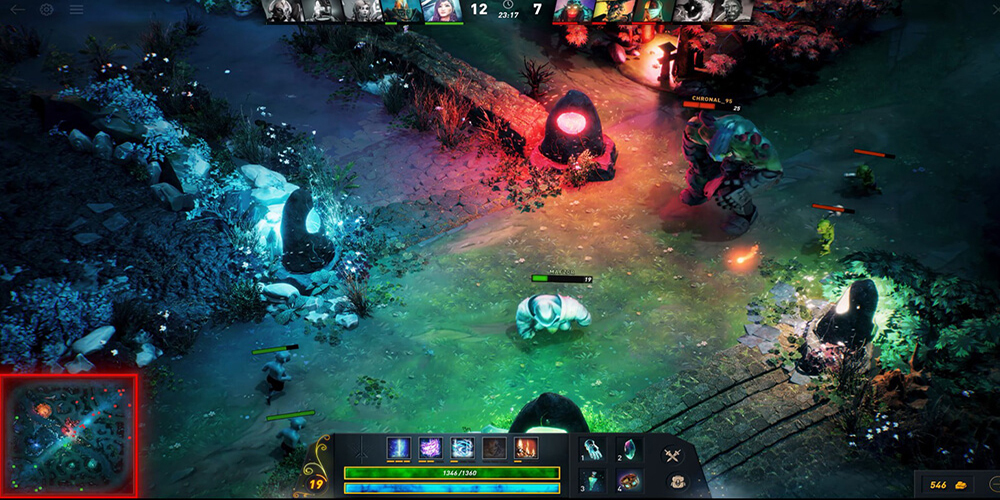Click the attribute tree icon beside abilities
Screen dimensions: 1000x500
[x=364, y=449]
